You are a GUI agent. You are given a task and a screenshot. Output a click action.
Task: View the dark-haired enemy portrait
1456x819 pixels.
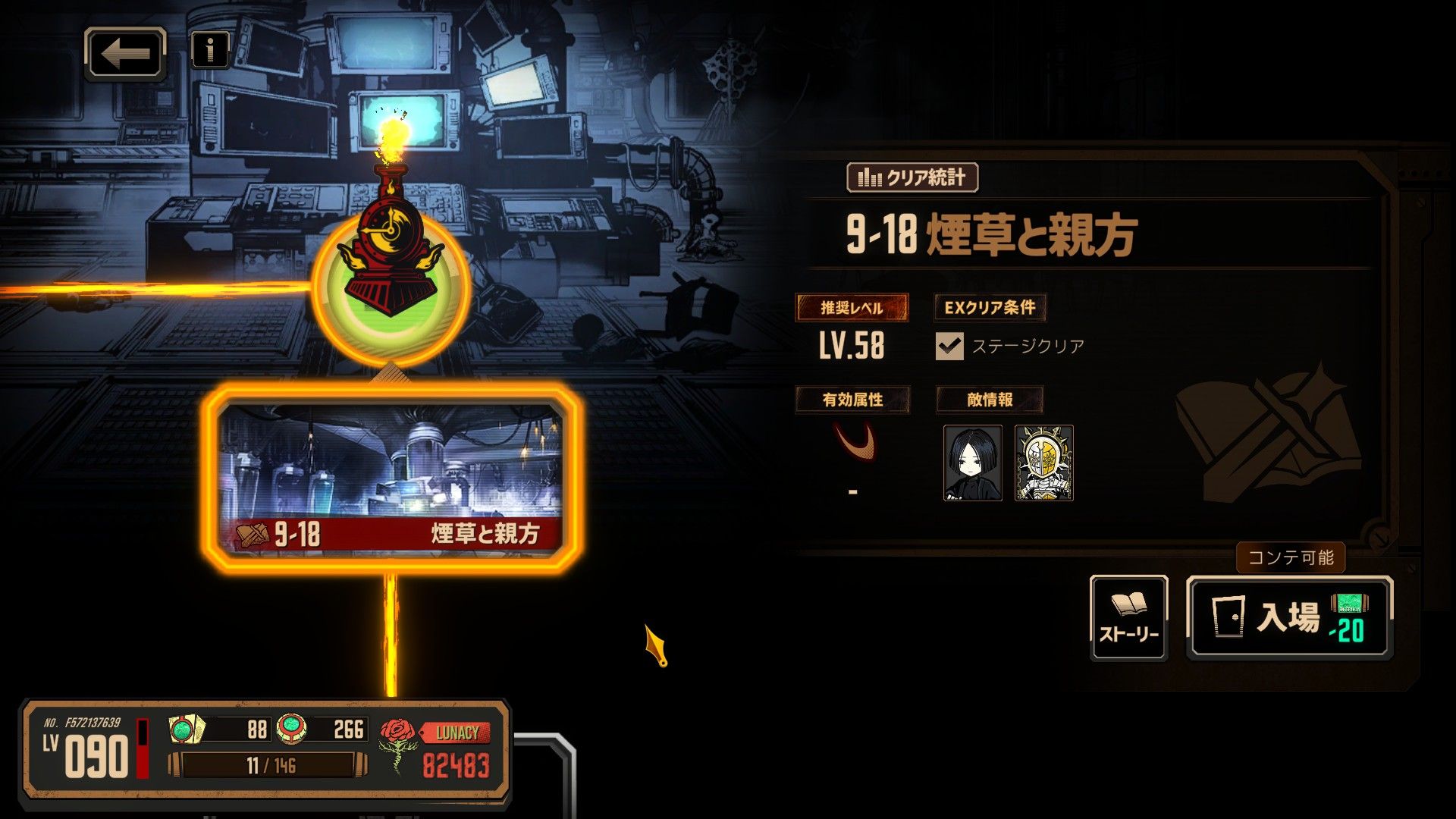pos(972,463)
